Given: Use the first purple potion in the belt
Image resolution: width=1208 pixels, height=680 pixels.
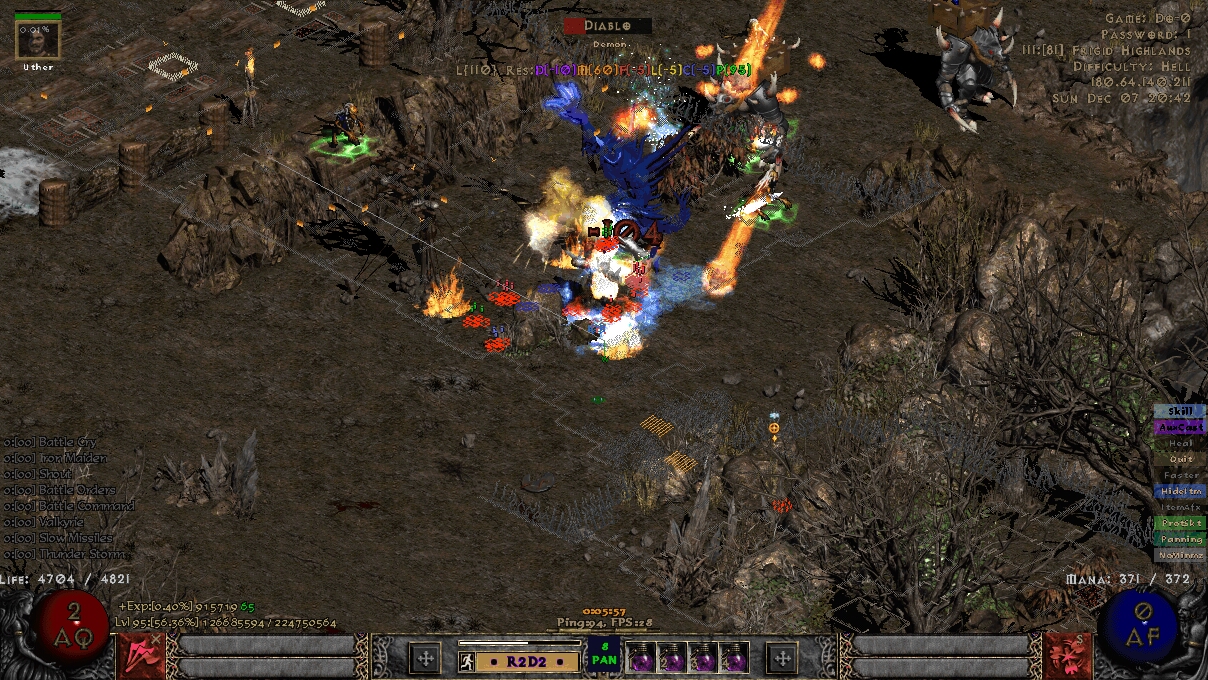Looking at the screenshot, I should click(641, 657).
